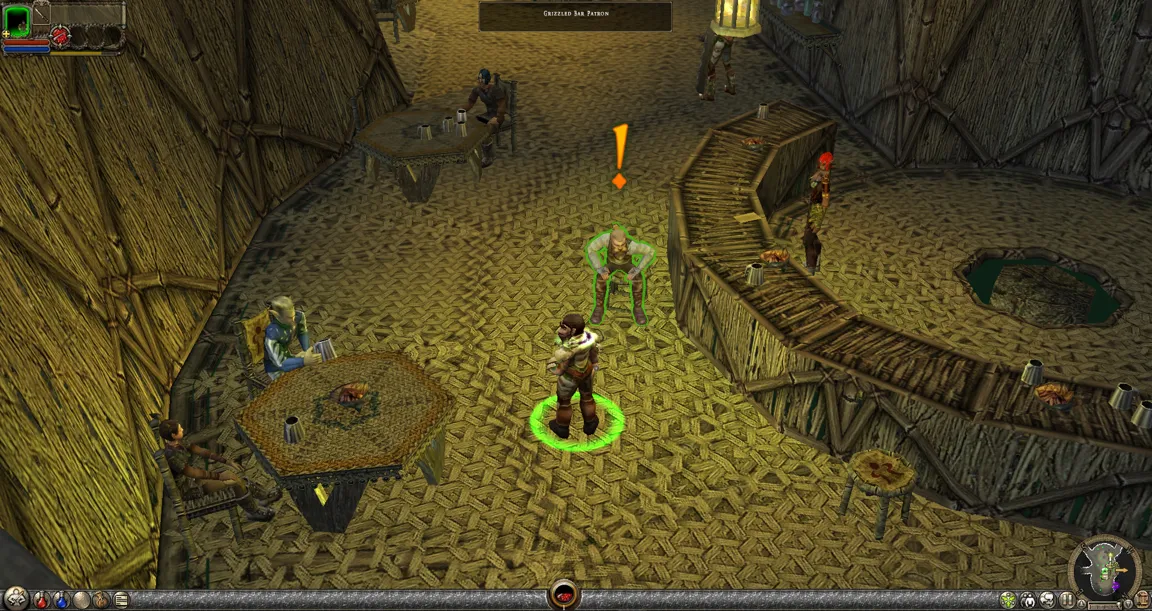
Task: Open the journal list icon
Action: tap(121, 602)
